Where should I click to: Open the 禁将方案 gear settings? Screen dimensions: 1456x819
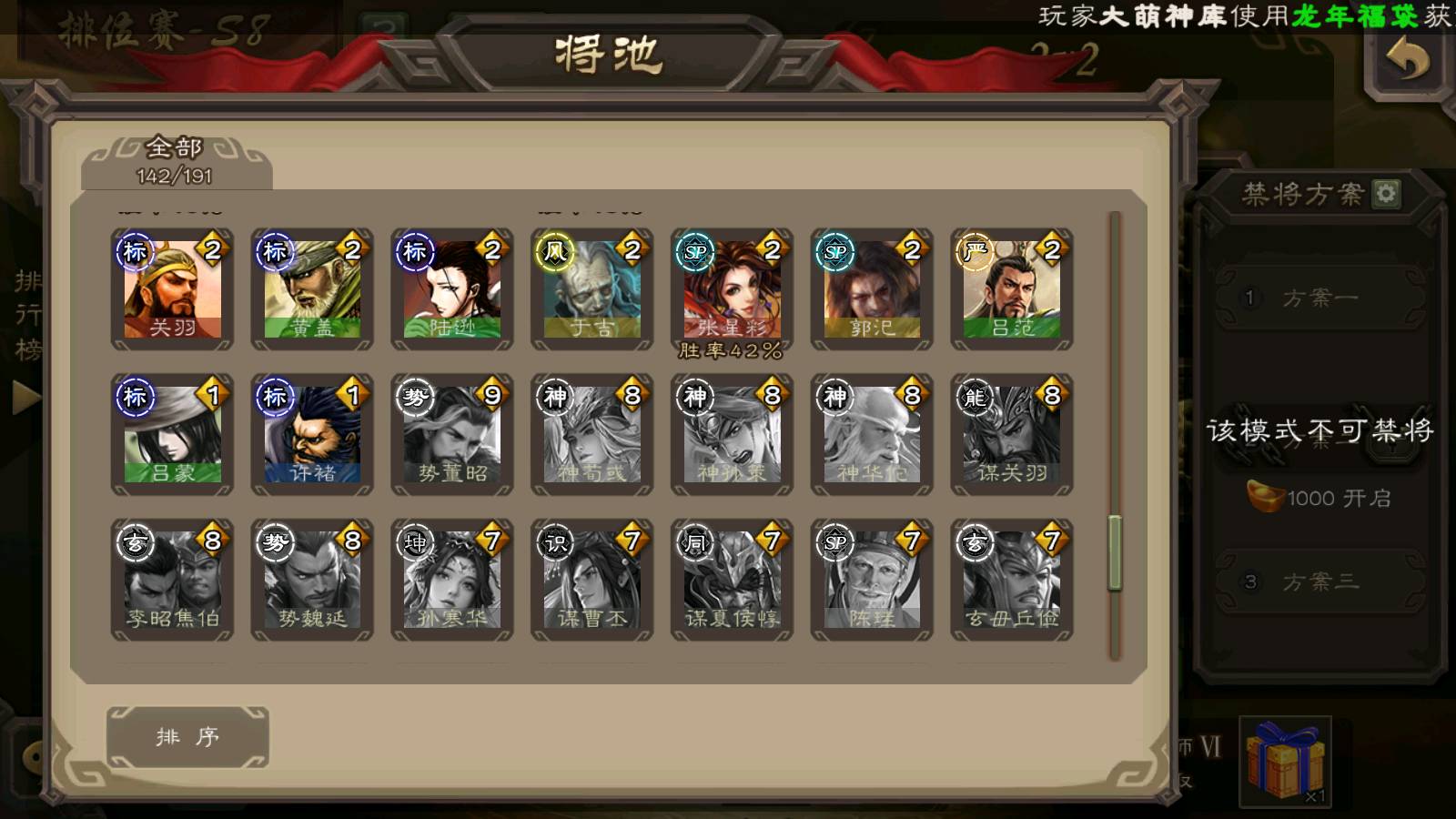[1386, 193]
